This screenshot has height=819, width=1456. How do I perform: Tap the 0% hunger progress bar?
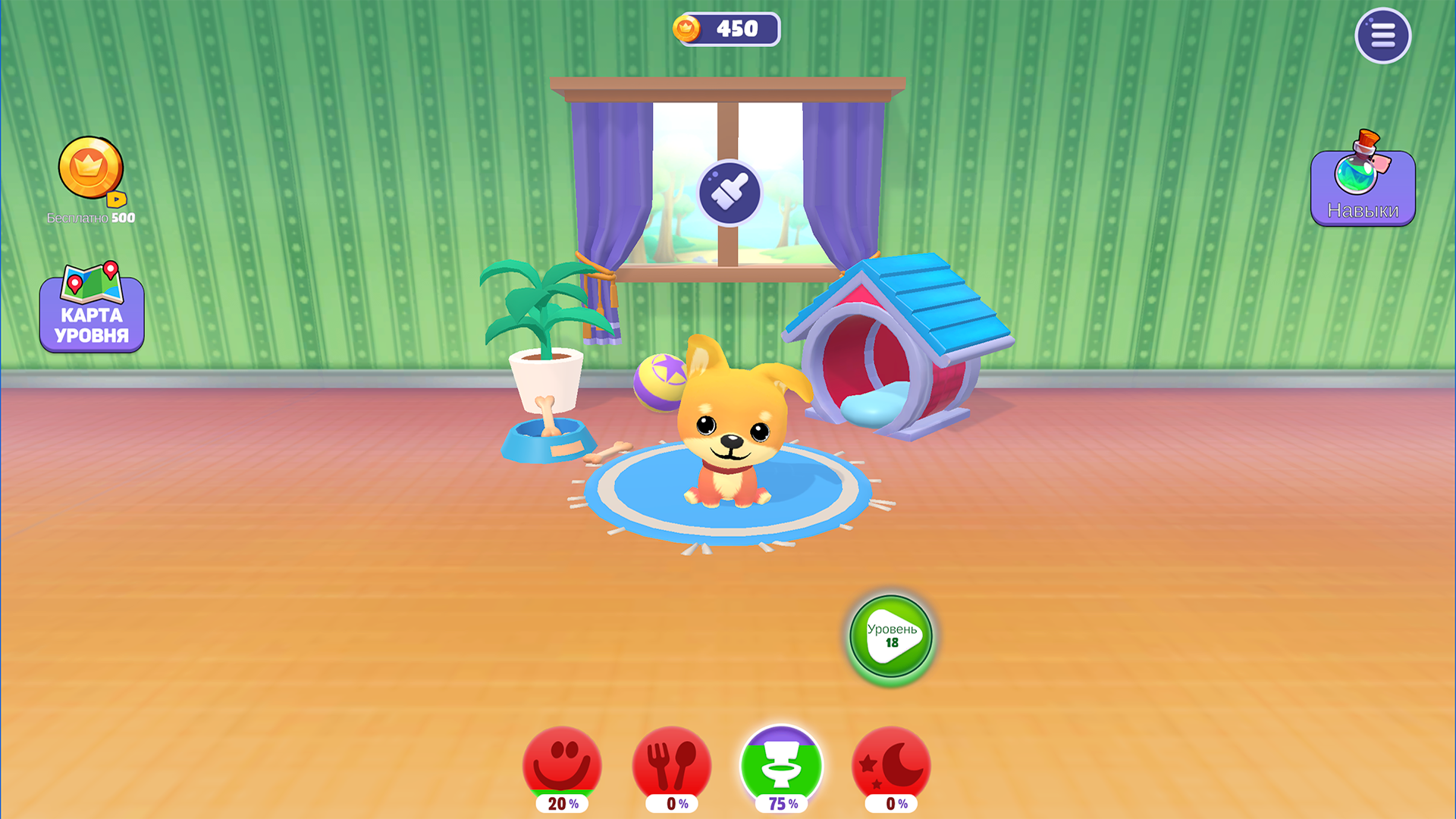click(x=671, y=802)
